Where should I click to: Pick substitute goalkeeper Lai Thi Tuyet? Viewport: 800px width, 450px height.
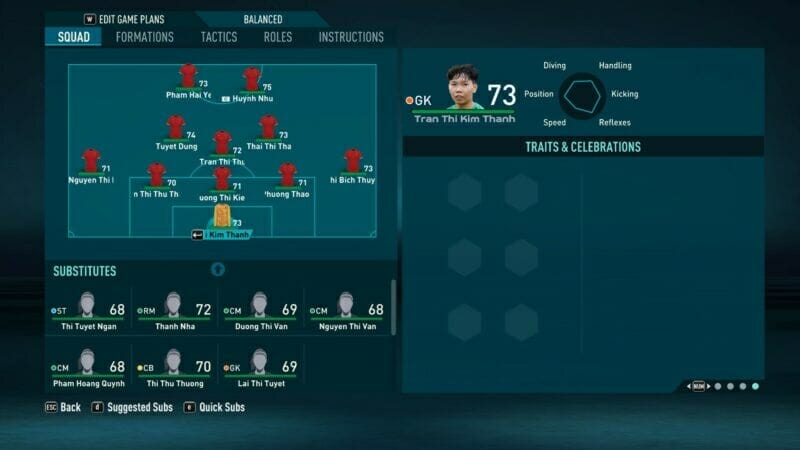coord(260,368)
